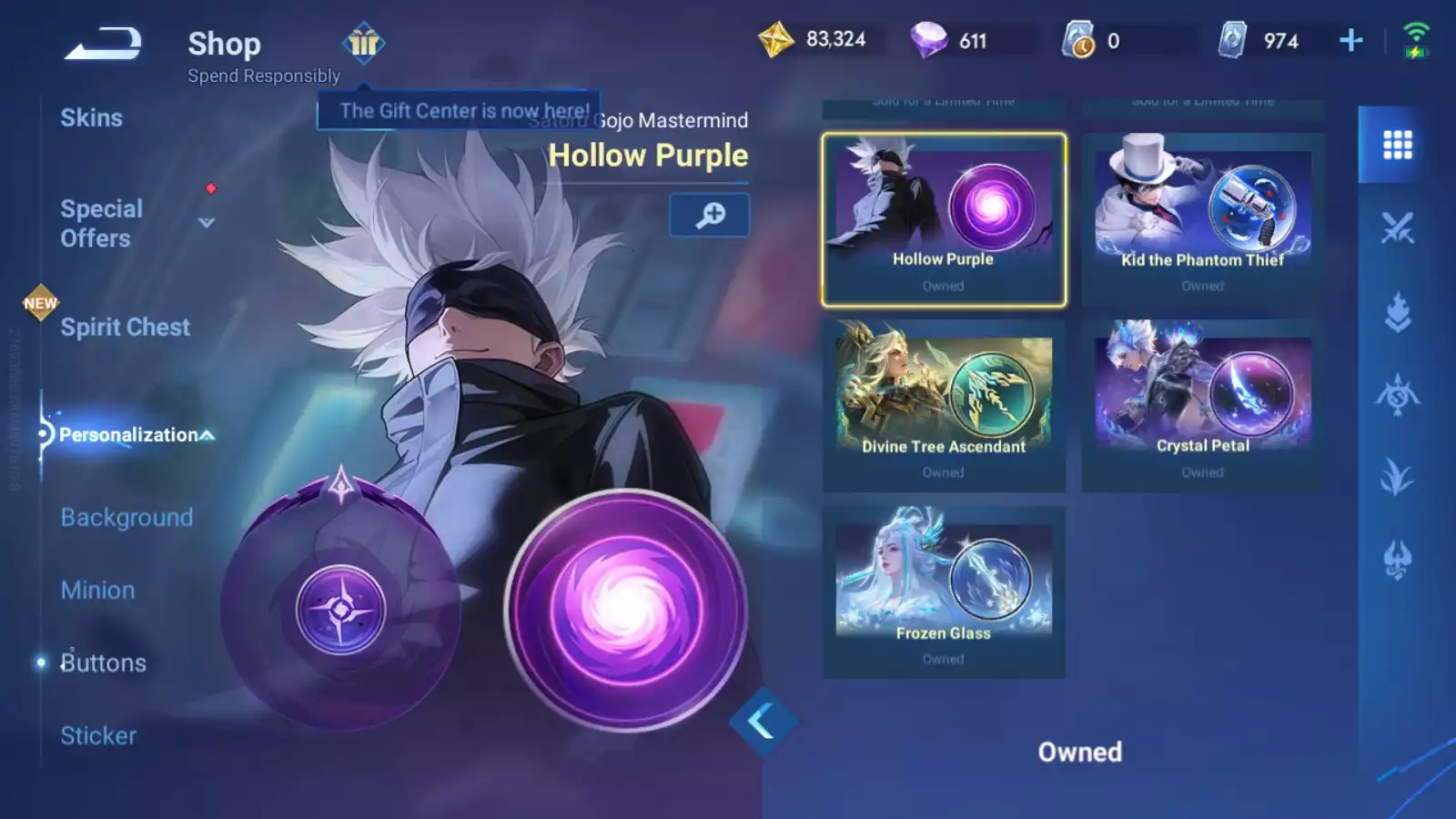
Task: Add more tickets with the plus button
Action: pos(1351,40)
